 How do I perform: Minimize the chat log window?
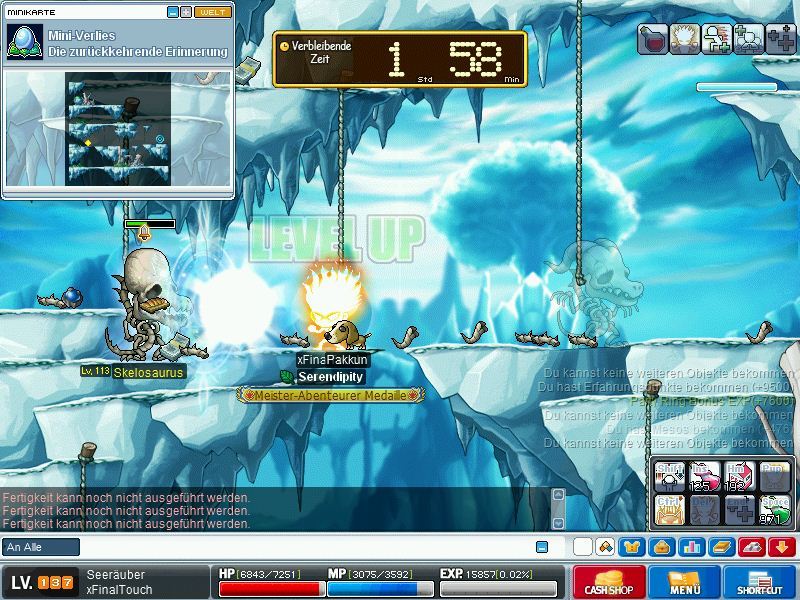[x=542, y=547]
